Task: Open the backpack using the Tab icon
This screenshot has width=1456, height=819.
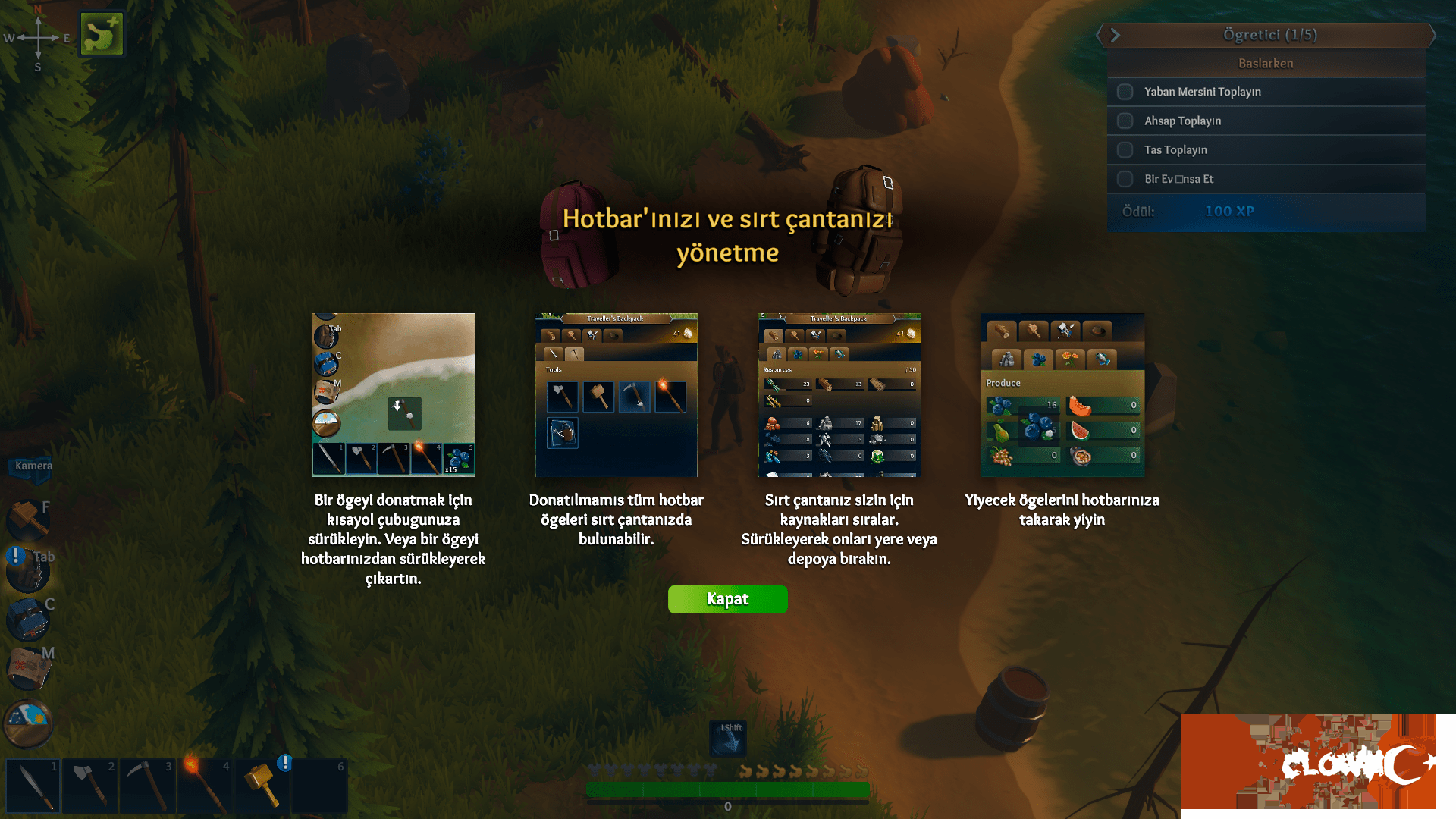Action: [27, 570]
